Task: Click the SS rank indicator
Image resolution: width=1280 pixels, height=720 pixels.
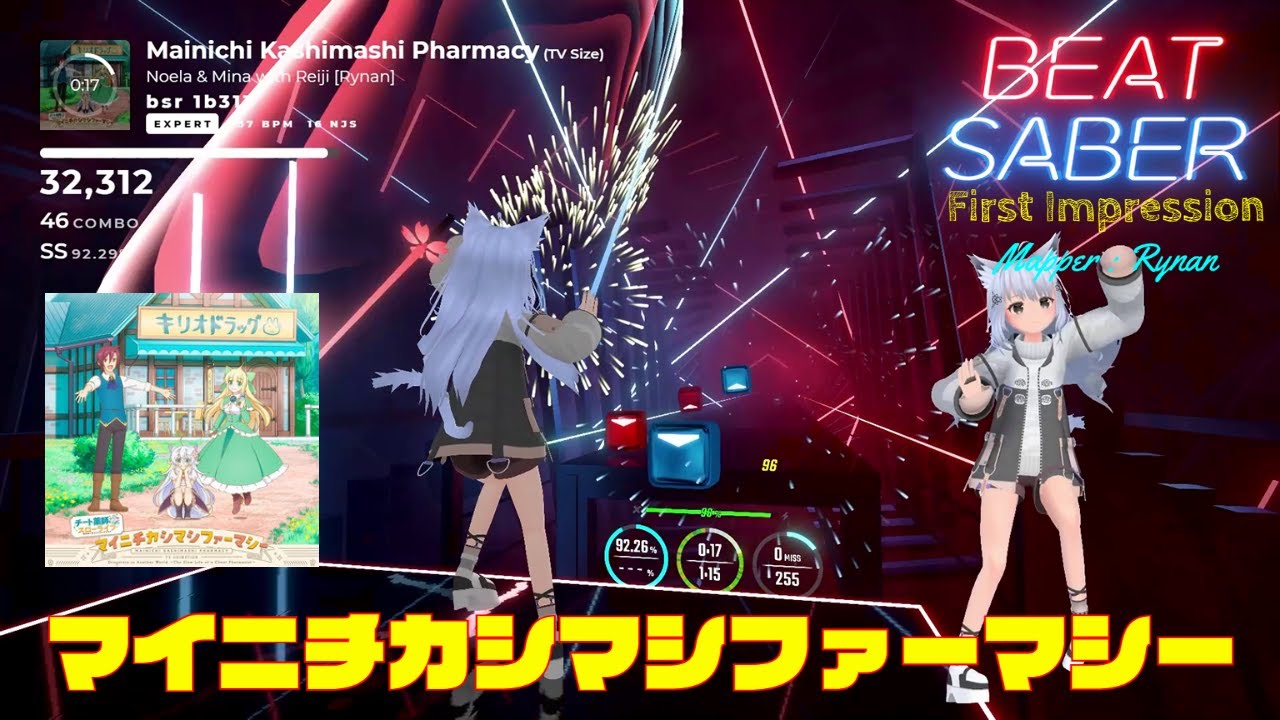Action: point(56,249)
